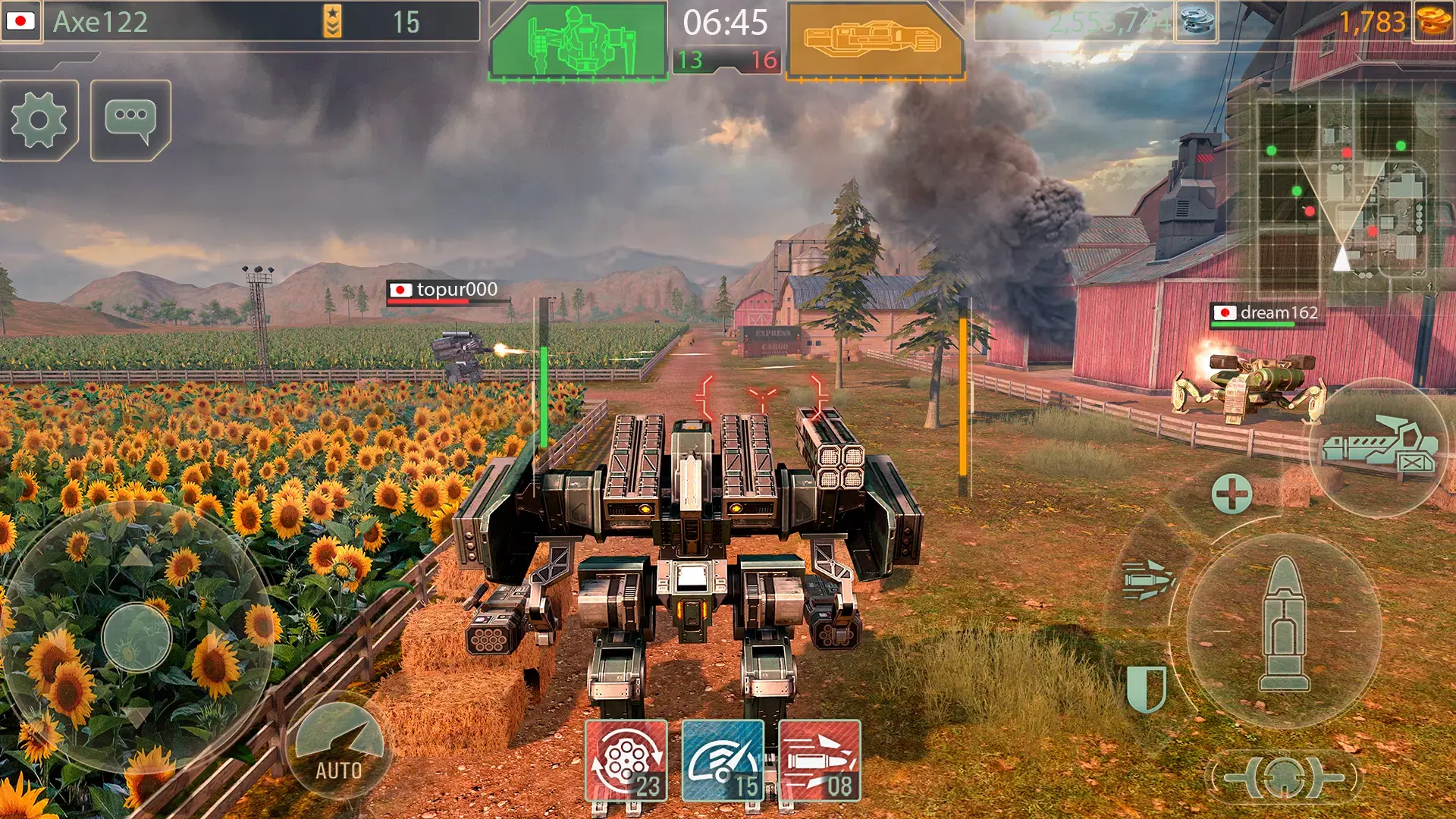Image resolution: width=1456 pixels, height=819 pixels.
Task: Tap the main bullet fire button
Action: (1283, 629)
